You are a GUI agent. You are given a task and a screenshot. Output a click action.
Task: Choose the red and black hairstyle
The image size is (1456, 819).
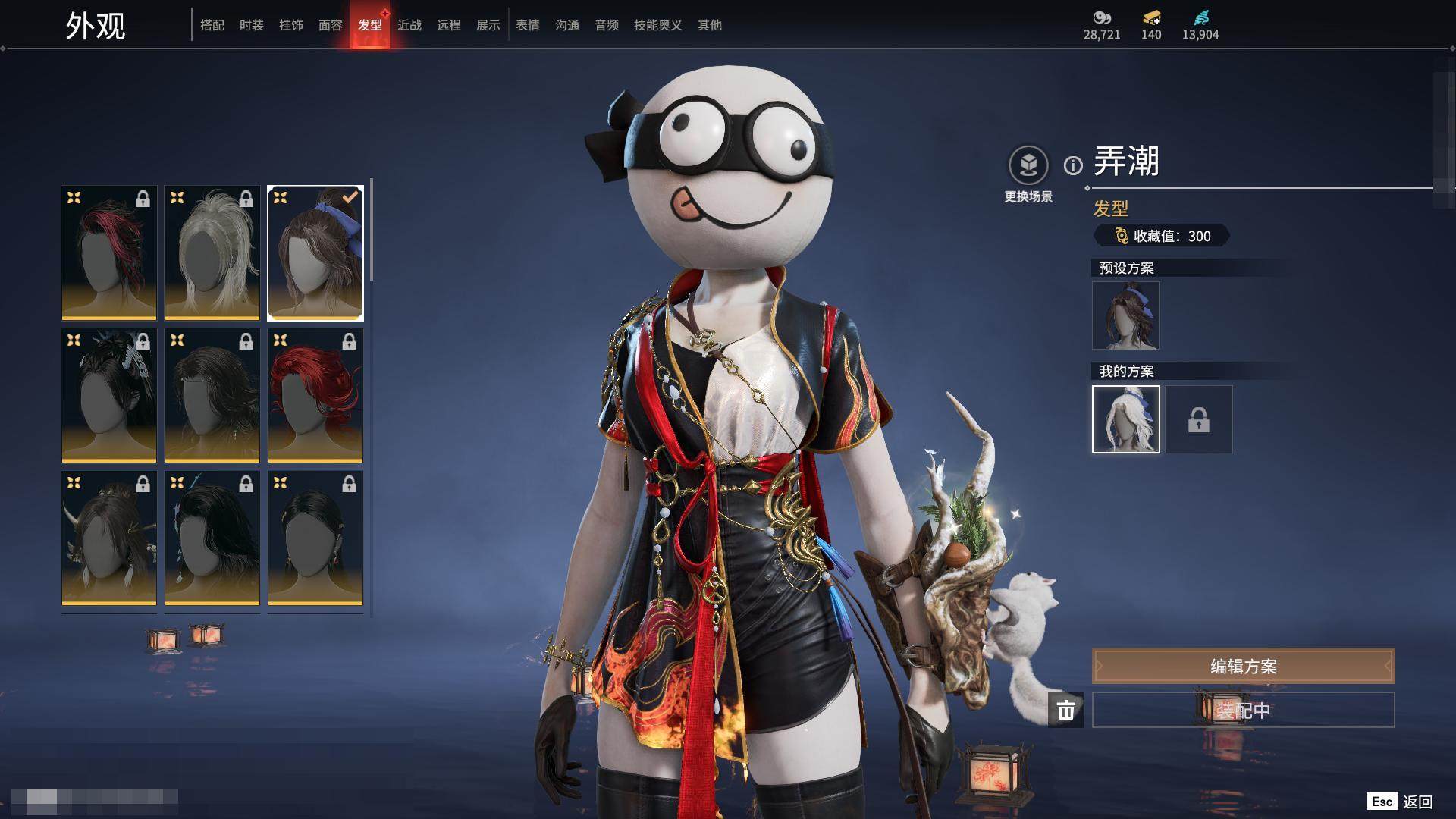(109, 253)
